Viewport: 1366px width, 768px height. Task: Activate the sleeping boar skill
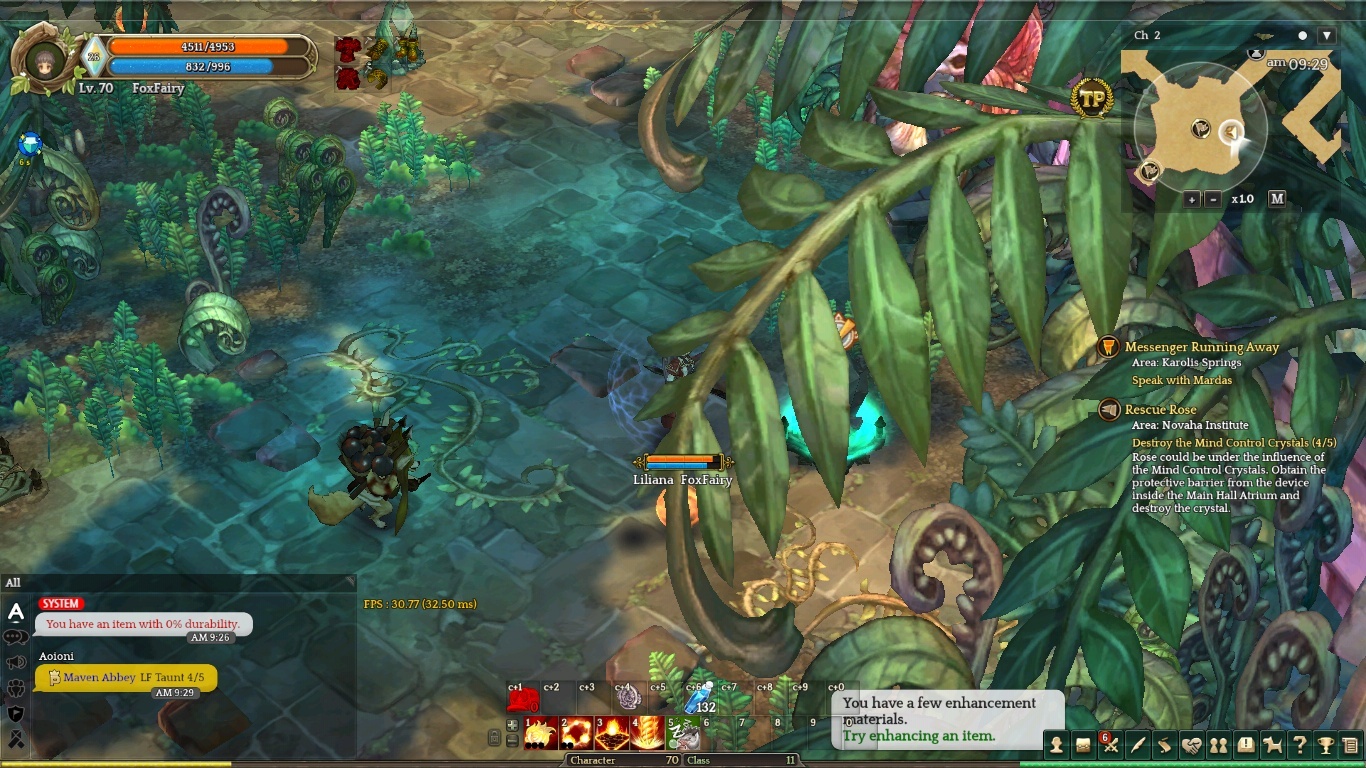point(684,734)
